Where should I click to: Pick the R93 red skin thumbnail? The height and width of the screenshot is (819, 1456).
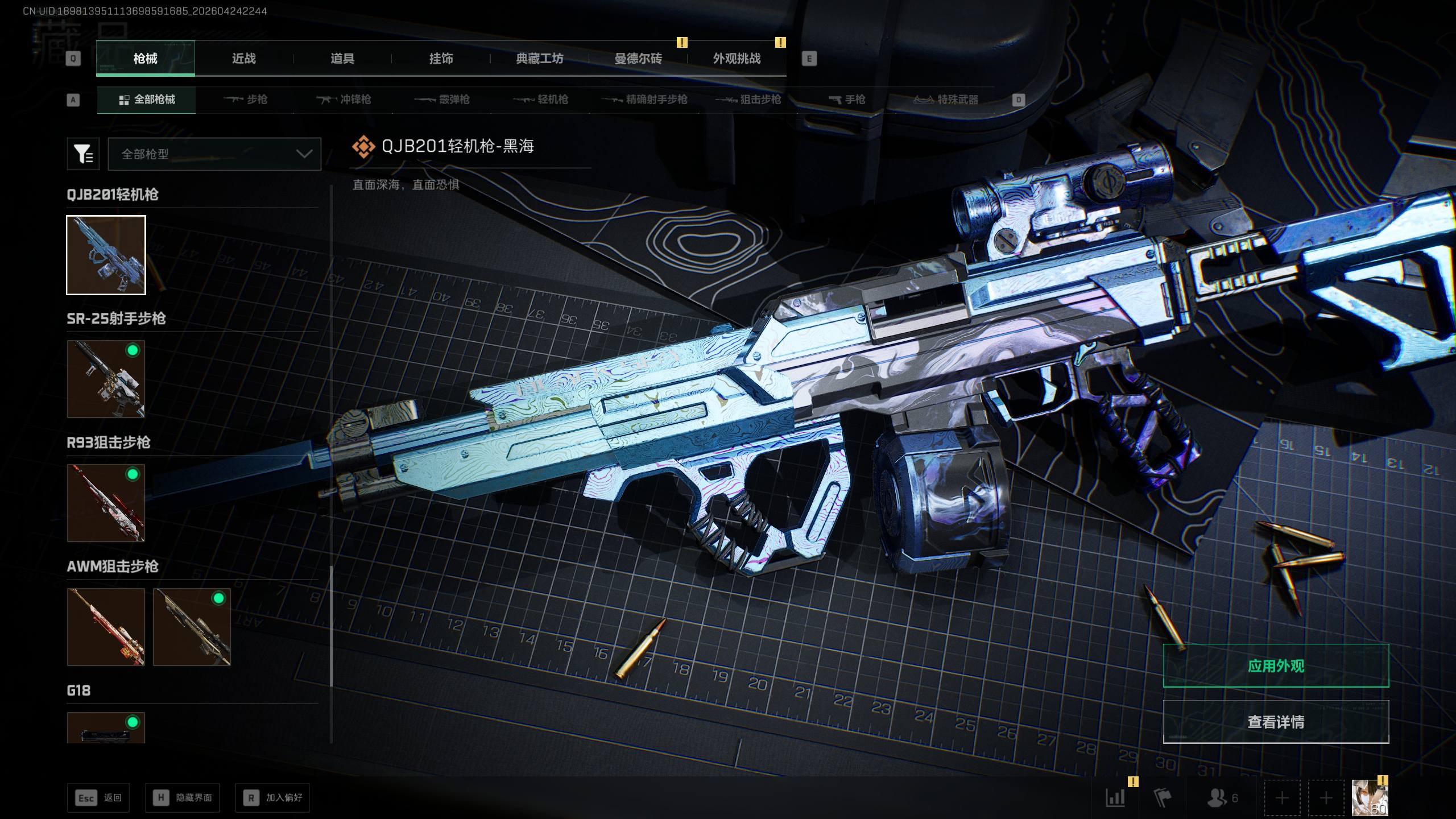coord(106,503)
